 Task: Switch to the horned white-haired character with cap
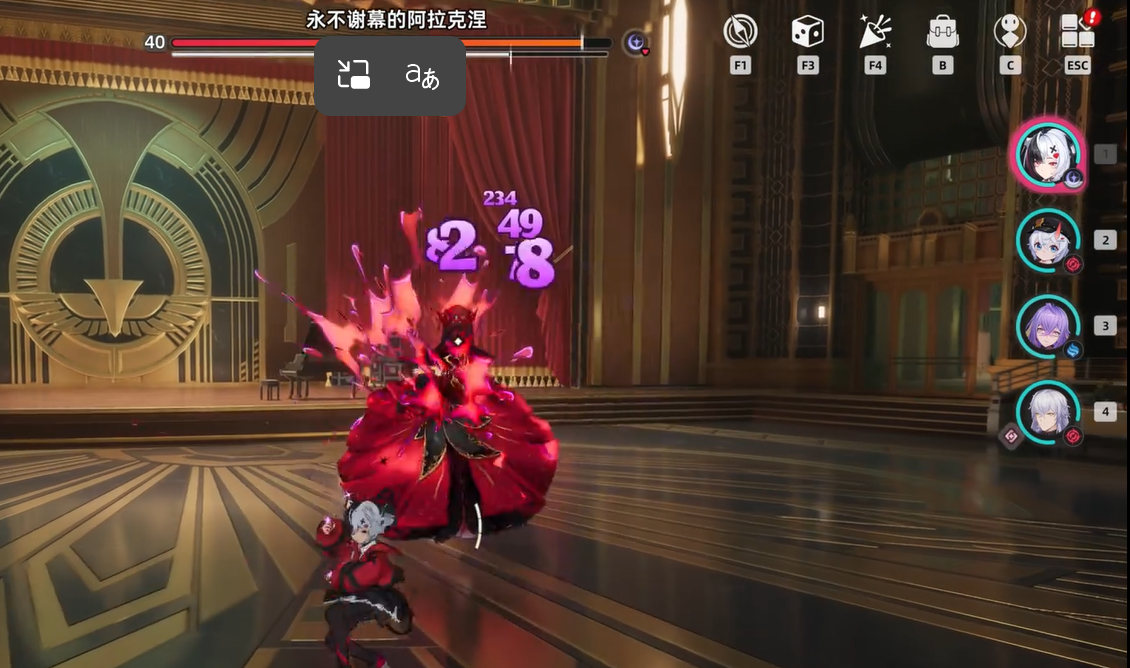(1047, 240)
